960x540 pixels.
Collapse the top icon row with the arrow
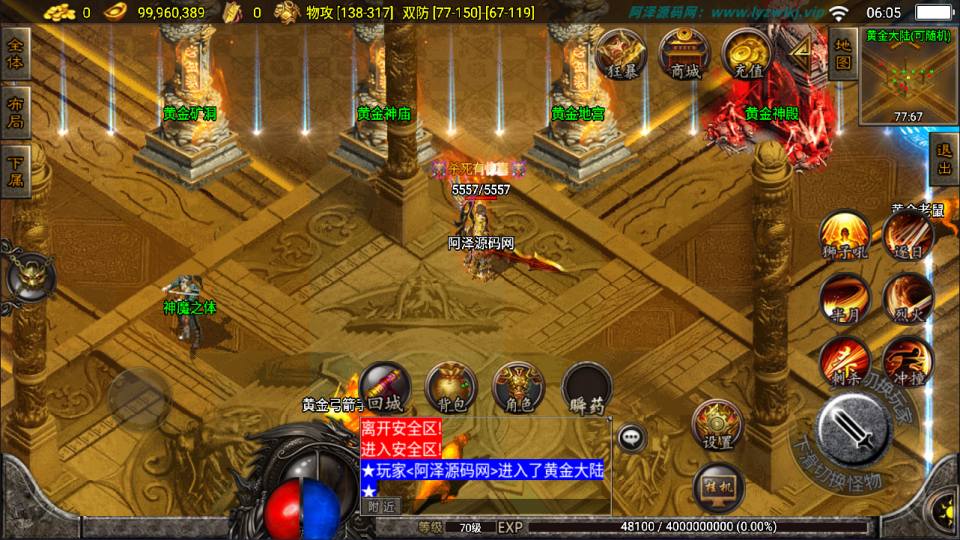pyautogui.click(x=803, y=53)
